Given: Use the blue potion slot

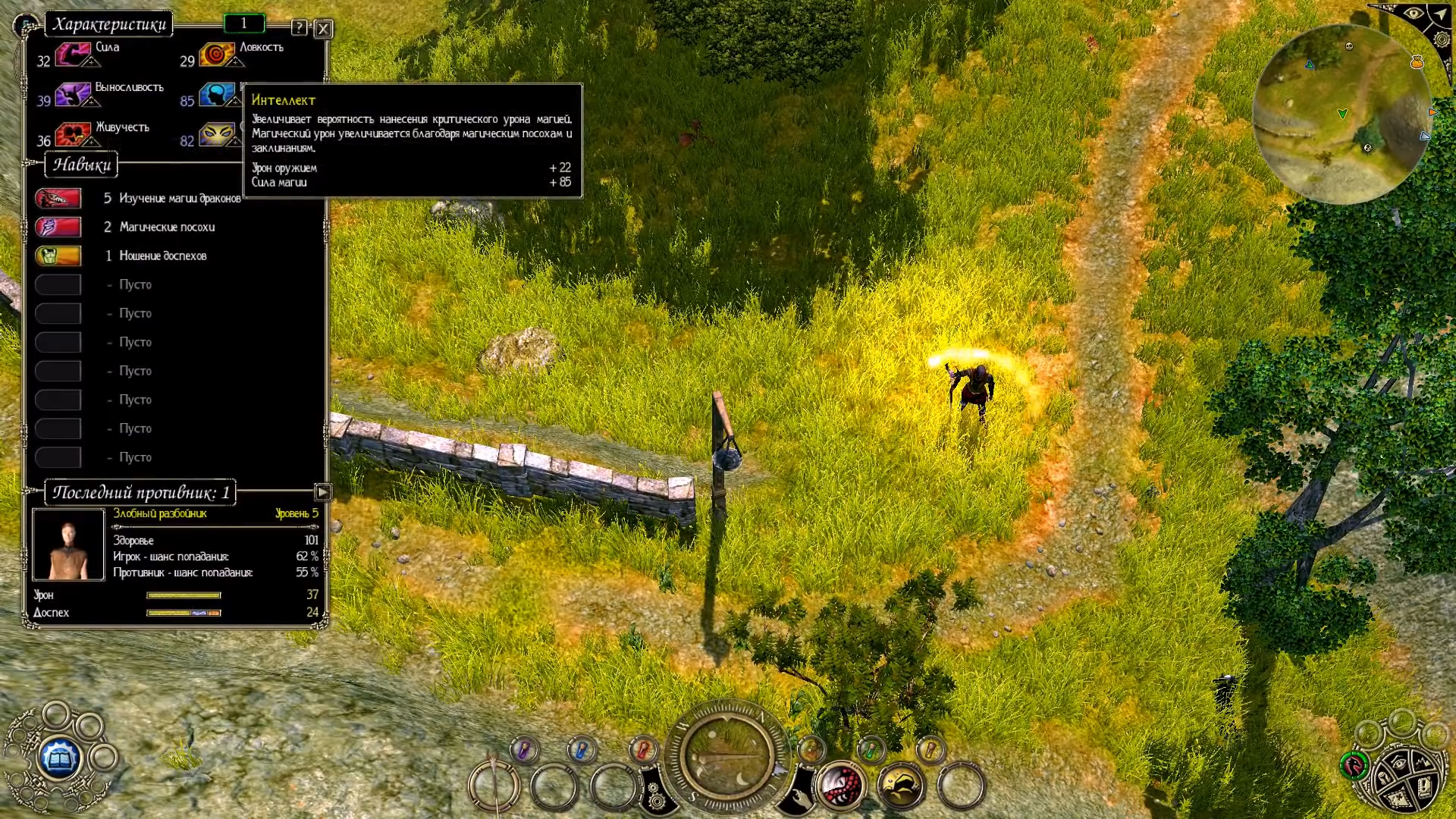Looking at the screenshot, I should pyautogui.click(x=582, y=751).
